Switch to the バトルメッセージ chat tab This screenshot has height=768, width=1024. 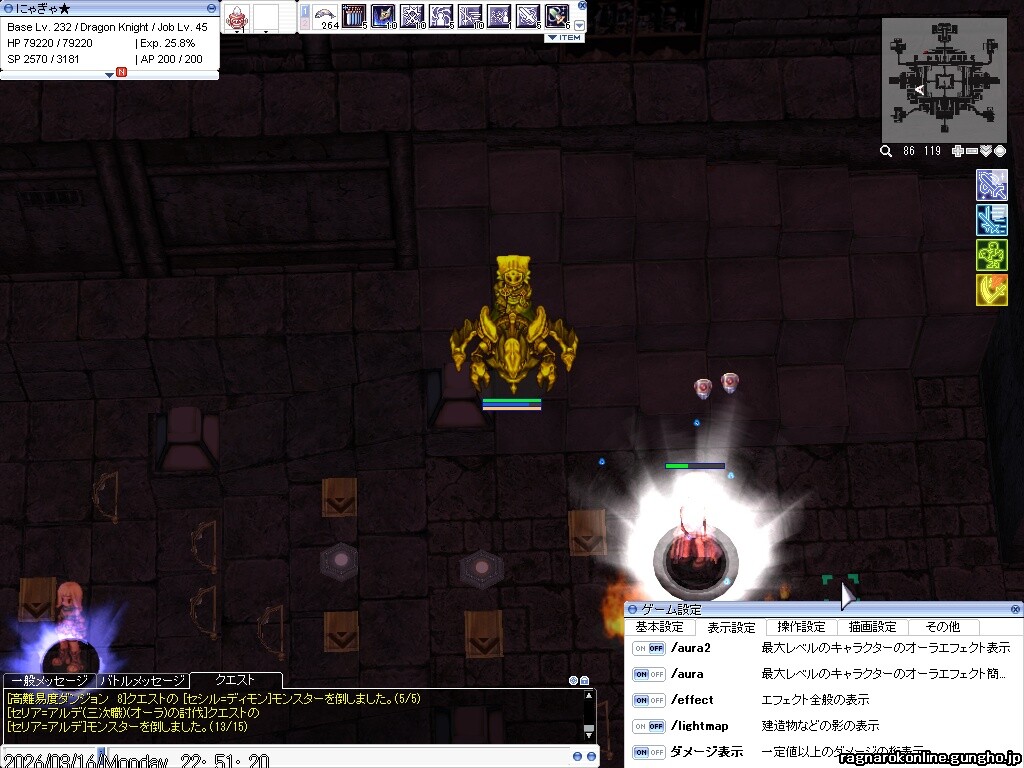(141, 681)
